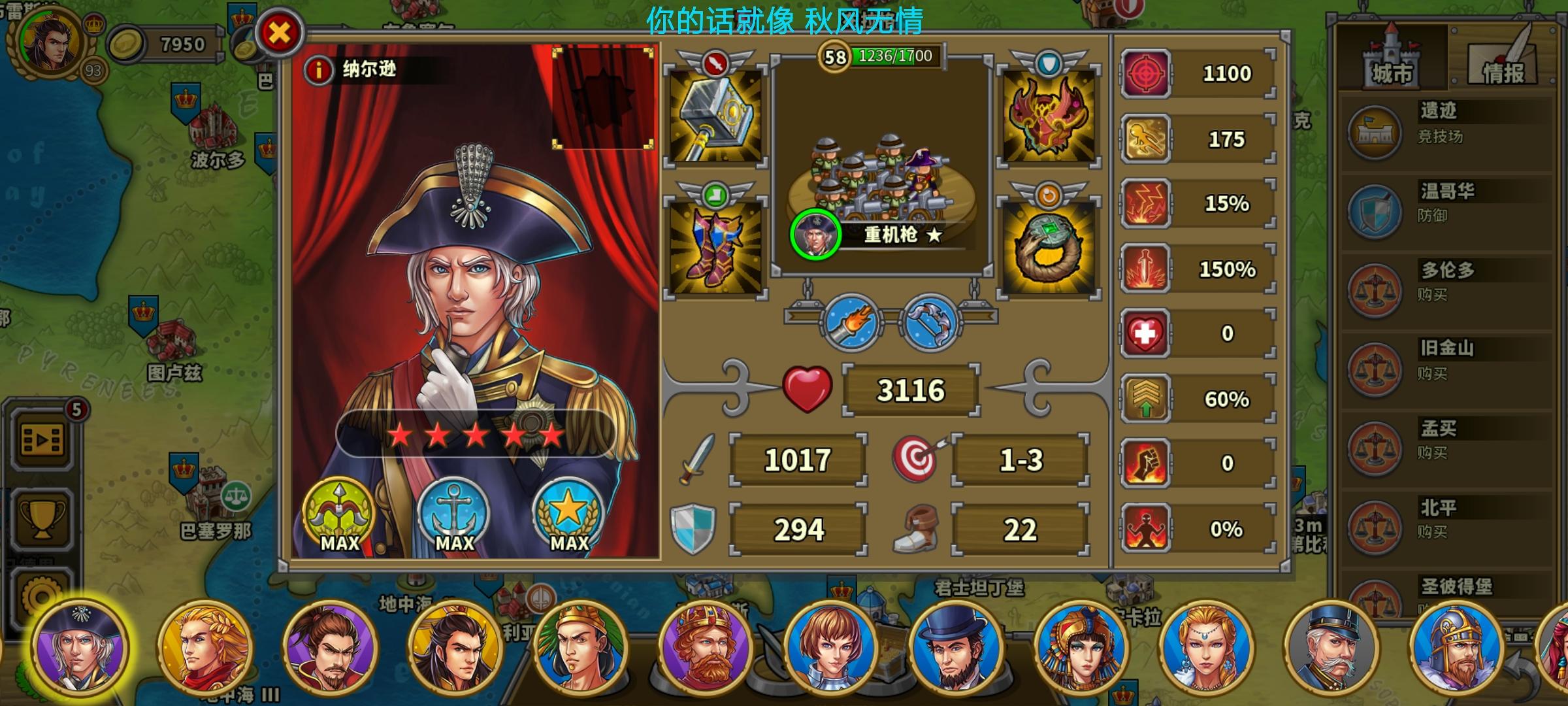Click the trophy icon in left sidebar
Screen dimensions: 1568x706
41,518
